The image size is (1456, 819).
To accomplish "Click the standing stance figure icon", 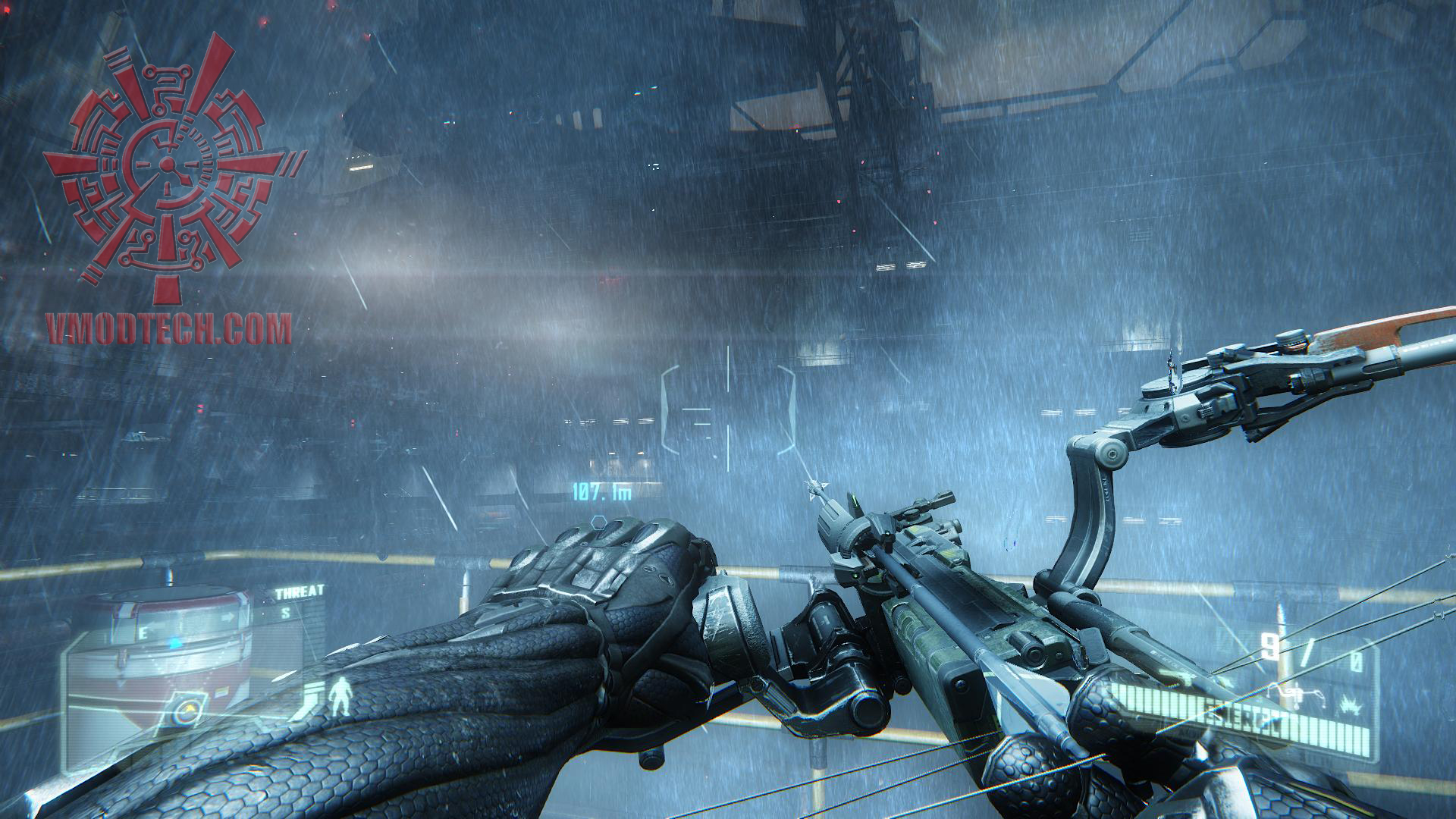I will coord(340,696).
